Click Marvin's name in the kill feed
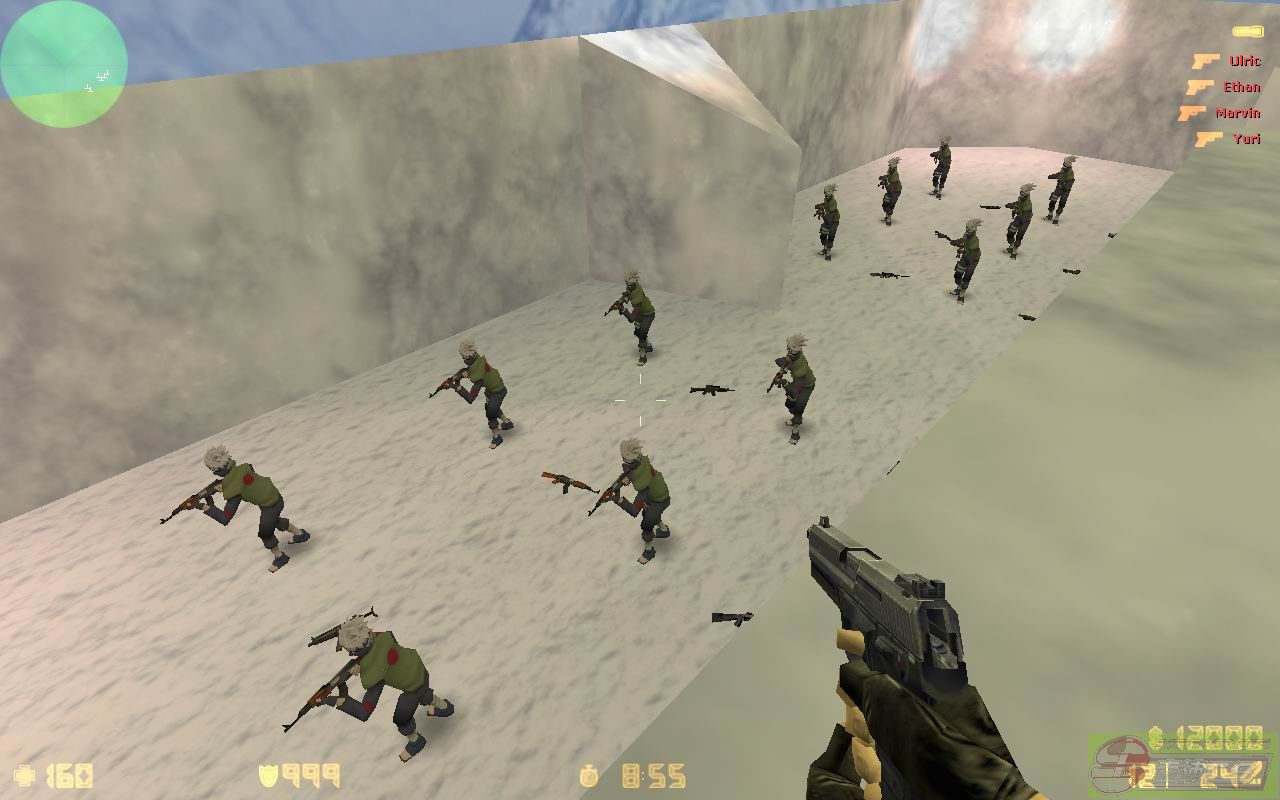 click(1237, 114)
